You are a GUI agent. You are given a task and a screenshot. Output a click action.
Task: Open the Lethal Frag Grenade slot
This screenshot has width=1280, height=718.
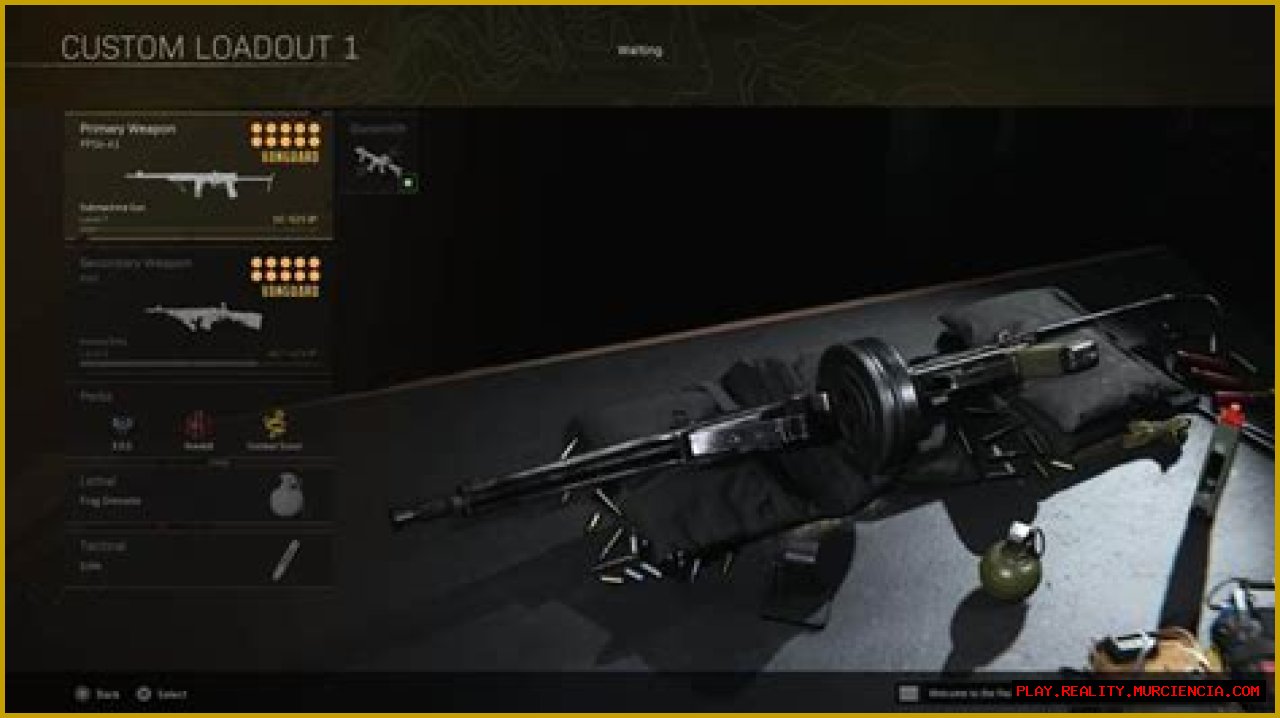click(198, 493)
